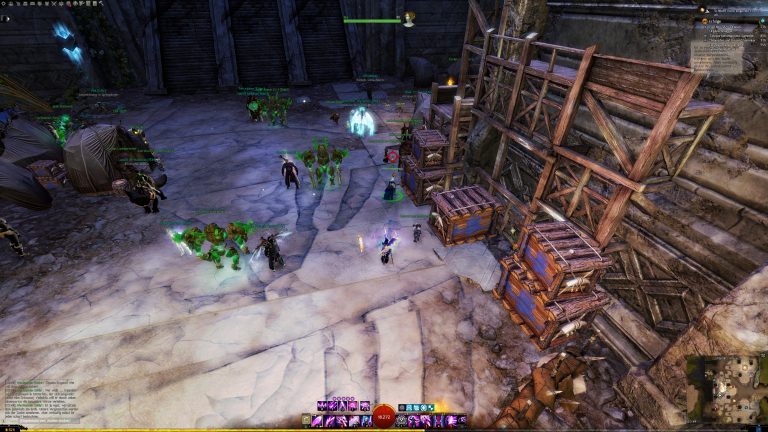This screenshot has height=432, width=768.
Task: Activate the healing skill right of health orb
Action: click(403, 421)
